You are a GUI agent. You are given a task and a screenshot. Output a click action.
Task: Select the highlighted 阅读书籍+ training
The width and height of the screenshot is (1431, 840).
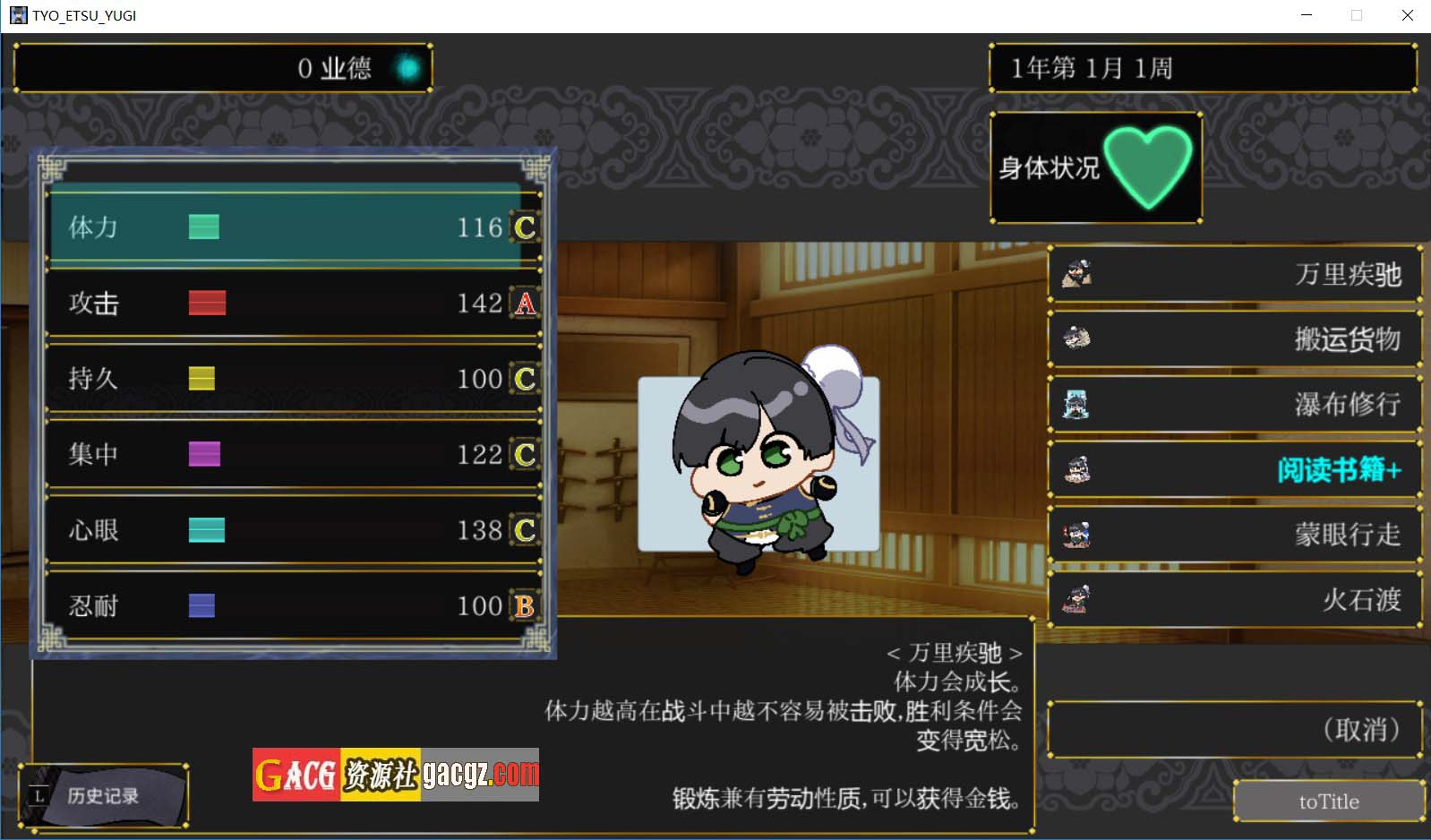click(1234, 469)
